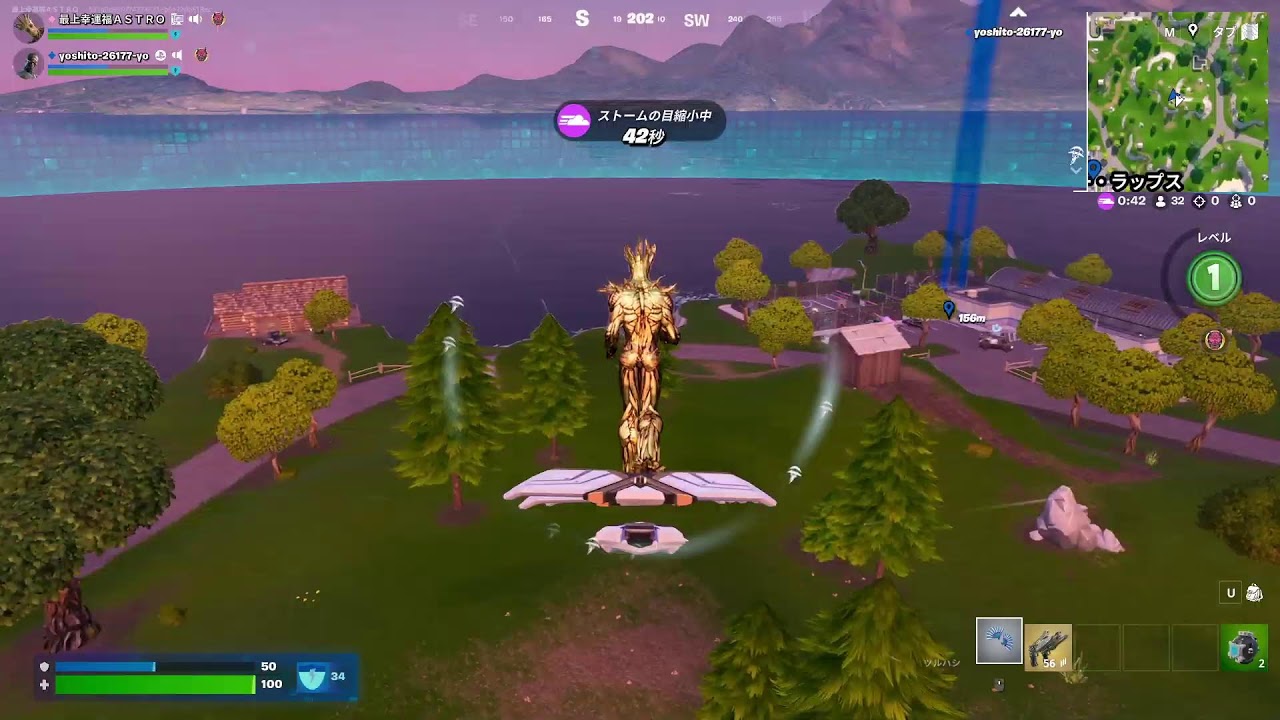Viewport: 1280px width, 720px height.
Task: Select squad member yoshito-26177-yo's avatar
Action: pyautogui.click(x=28, y=63)
